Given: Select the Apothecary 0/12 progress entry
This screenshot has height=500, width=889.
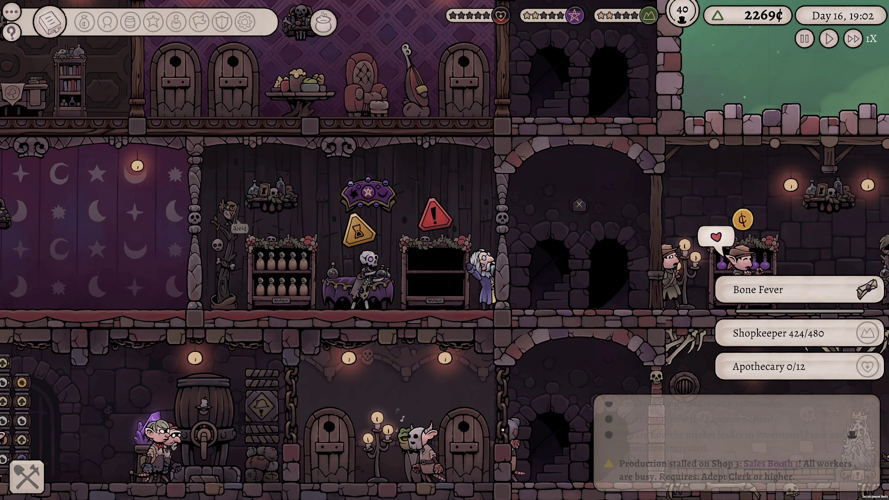Looking at the screenshot, I should click(799, 366).
